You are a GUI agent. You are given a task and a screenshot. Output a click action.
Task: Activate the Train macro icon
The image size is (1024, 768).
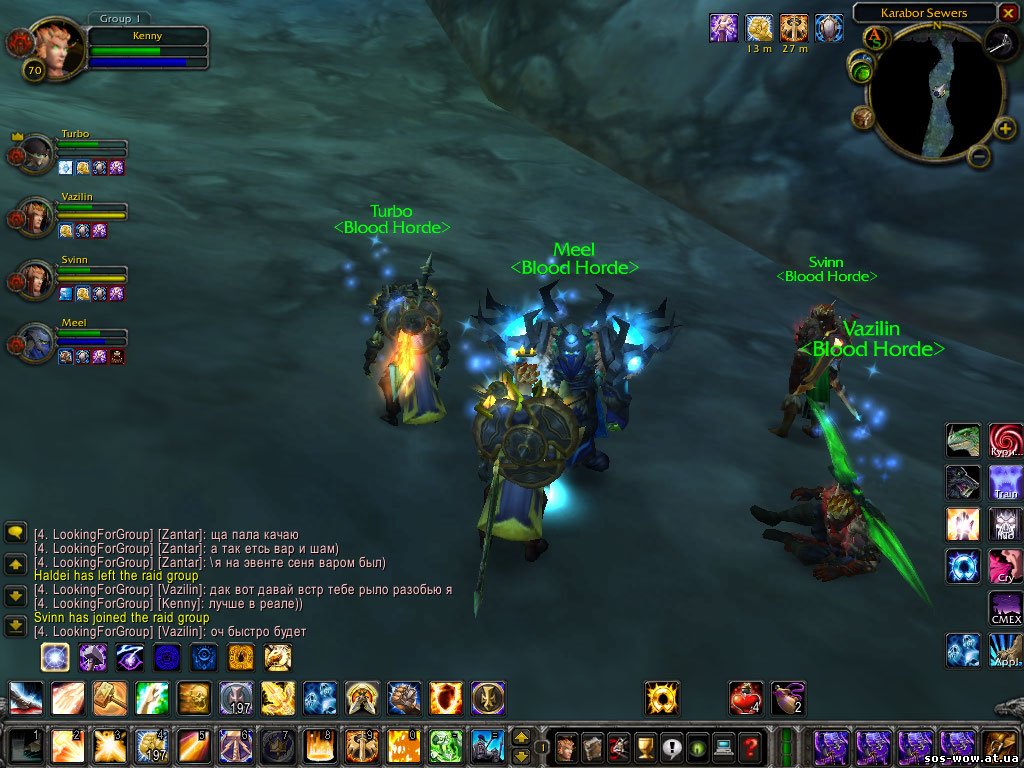point(1006,482)
